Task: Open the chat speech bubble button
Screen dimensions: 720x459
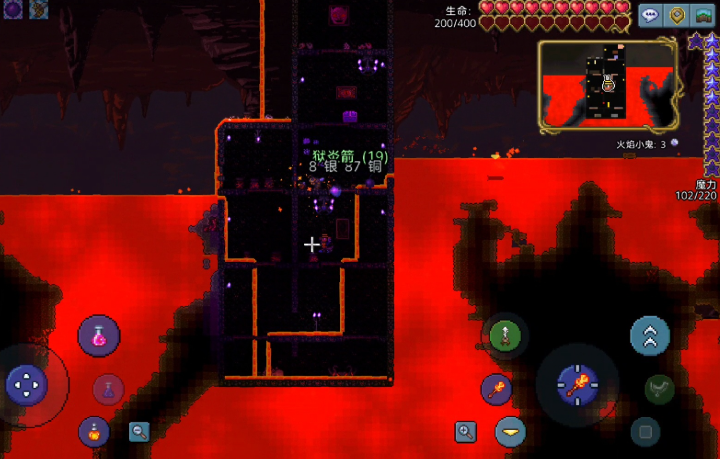Action: click(650, 15)
